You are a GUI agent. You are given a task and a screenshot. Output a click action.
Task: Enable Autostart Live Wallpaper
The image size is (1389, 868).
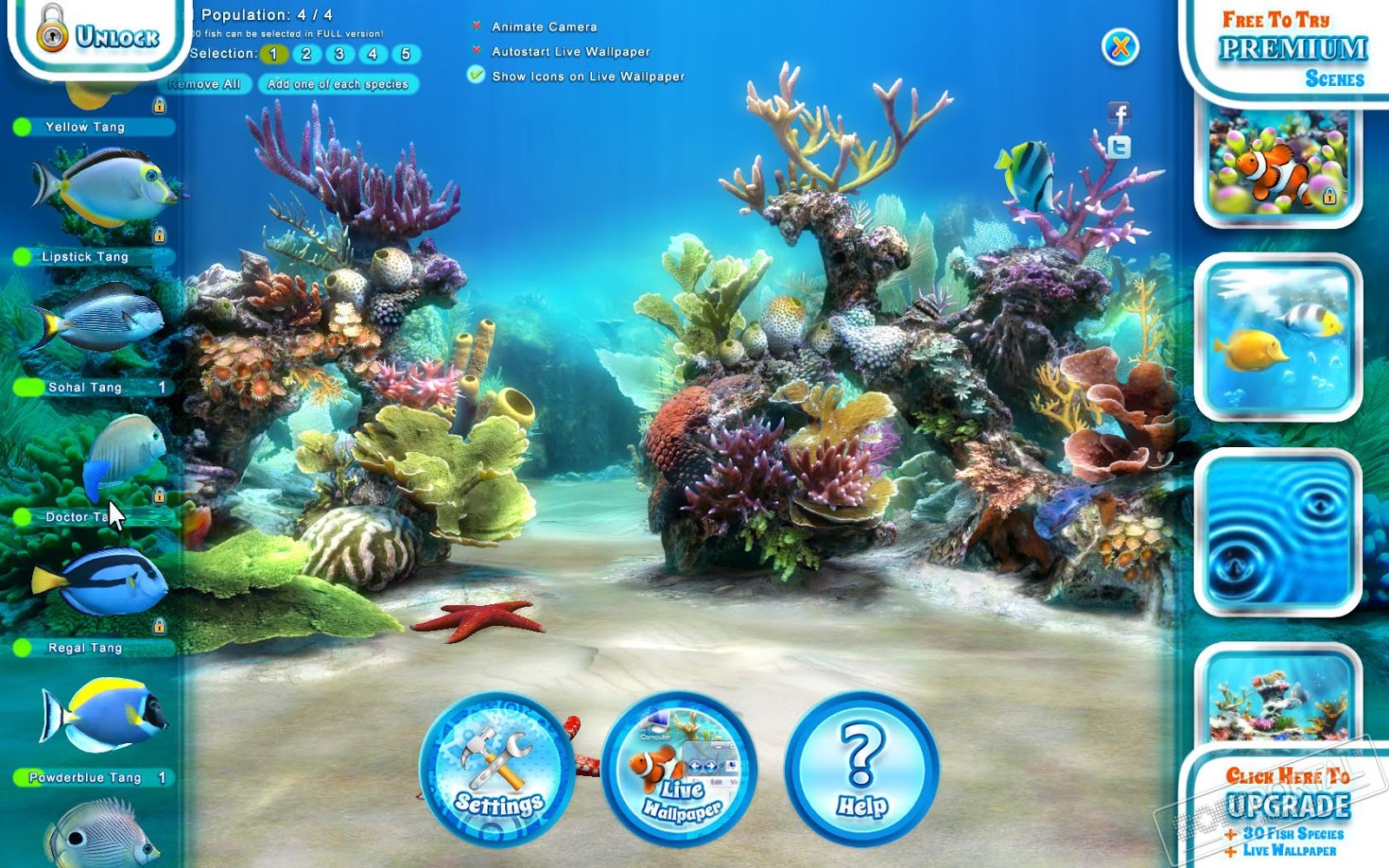pyautogui.click(x=476, y=52)
